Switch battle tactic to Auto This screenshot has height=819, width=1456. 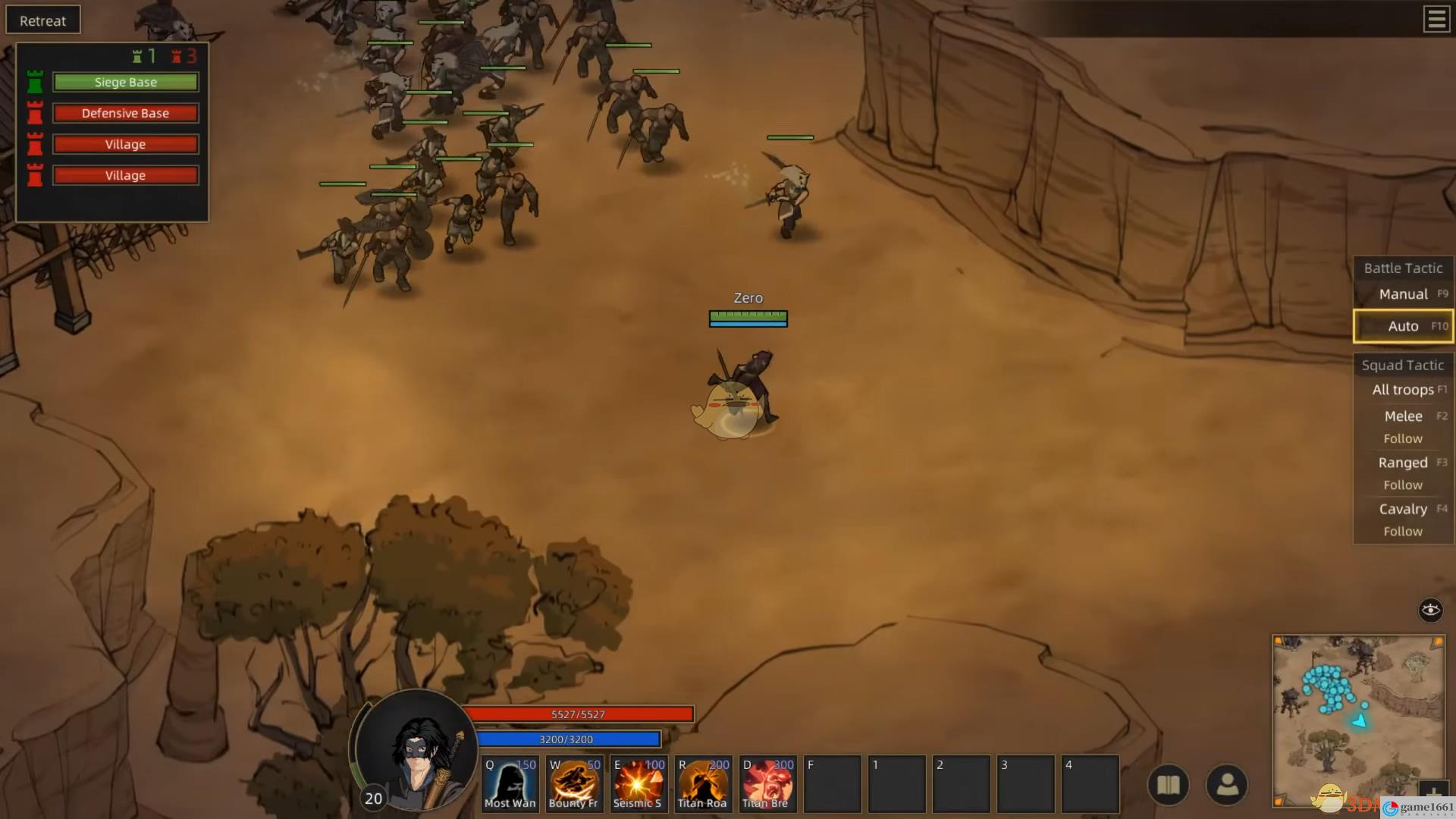[x=1403, y=326]
